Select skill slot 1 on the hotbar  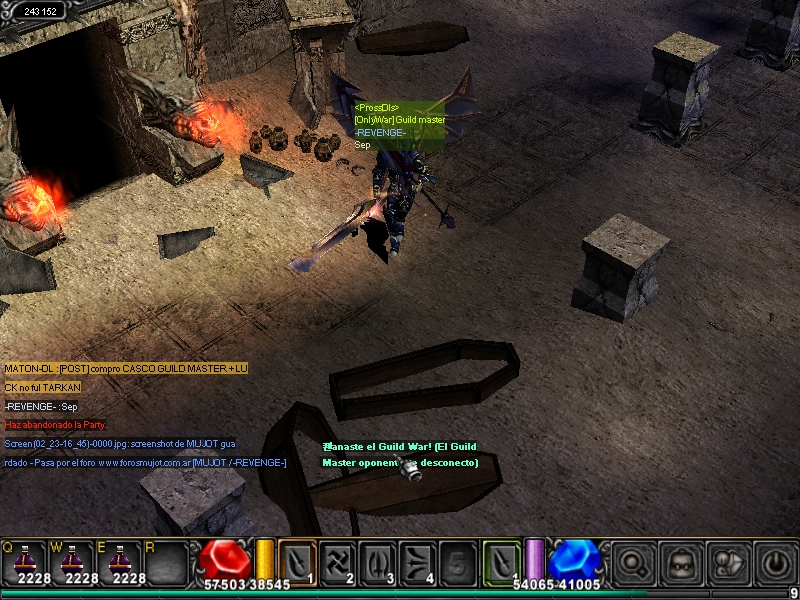click(297, 561)
